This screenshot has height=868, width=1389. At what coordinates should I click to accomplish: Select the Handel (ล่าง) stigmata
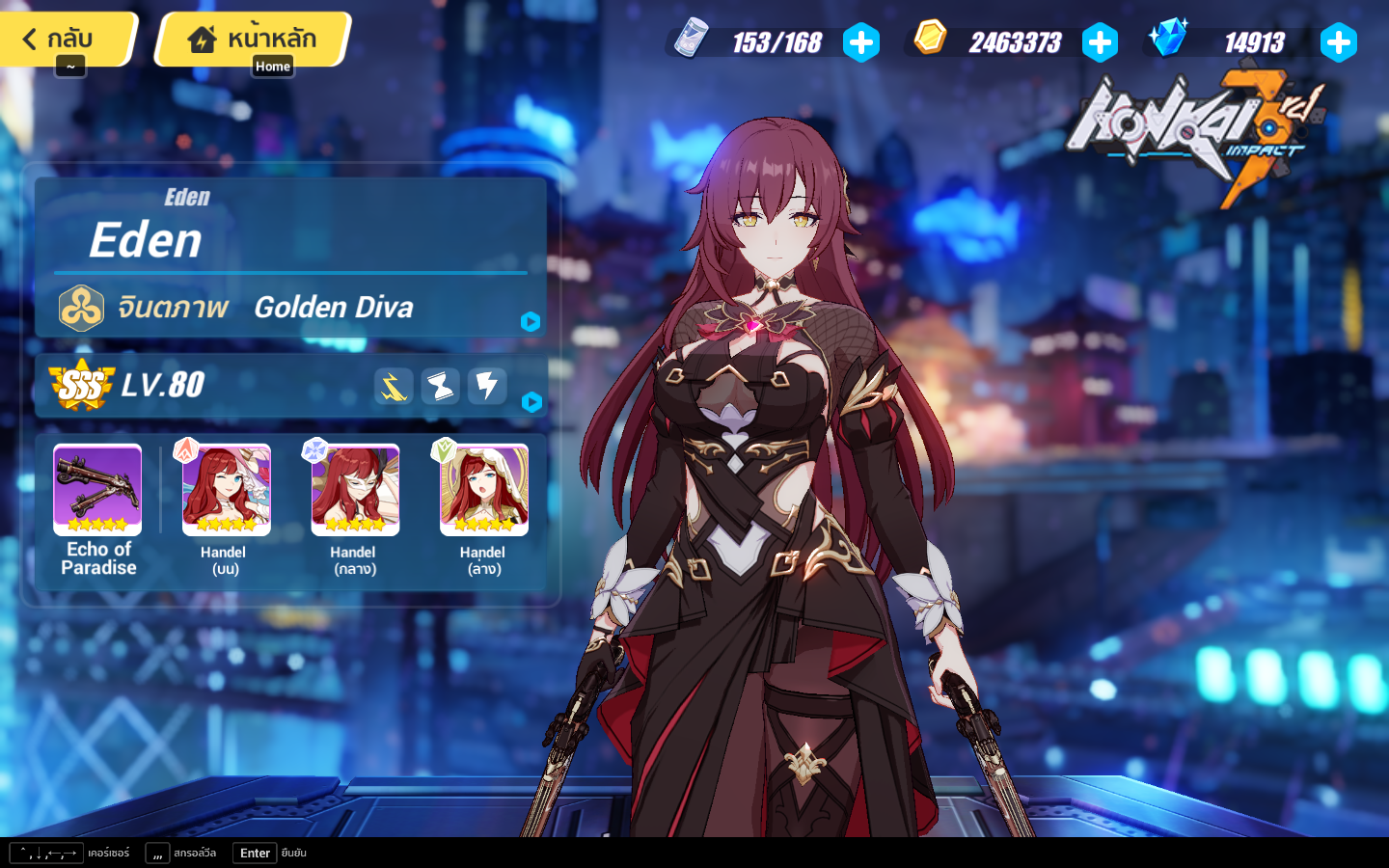click(x=483, y=488)
